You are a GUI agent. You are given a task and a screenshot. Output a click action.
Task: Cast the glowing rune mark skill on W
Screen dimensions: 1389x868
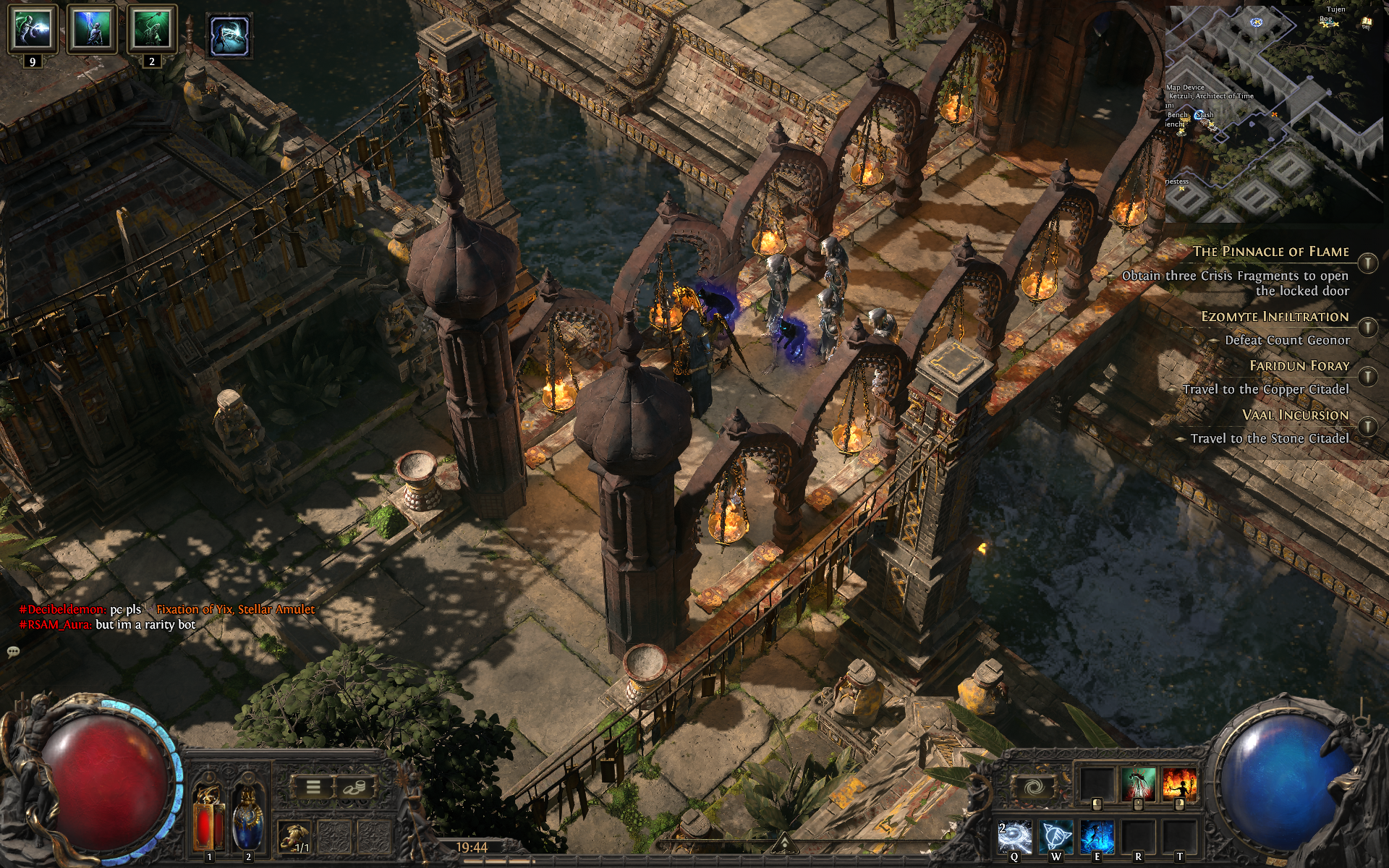[1056, 837]
